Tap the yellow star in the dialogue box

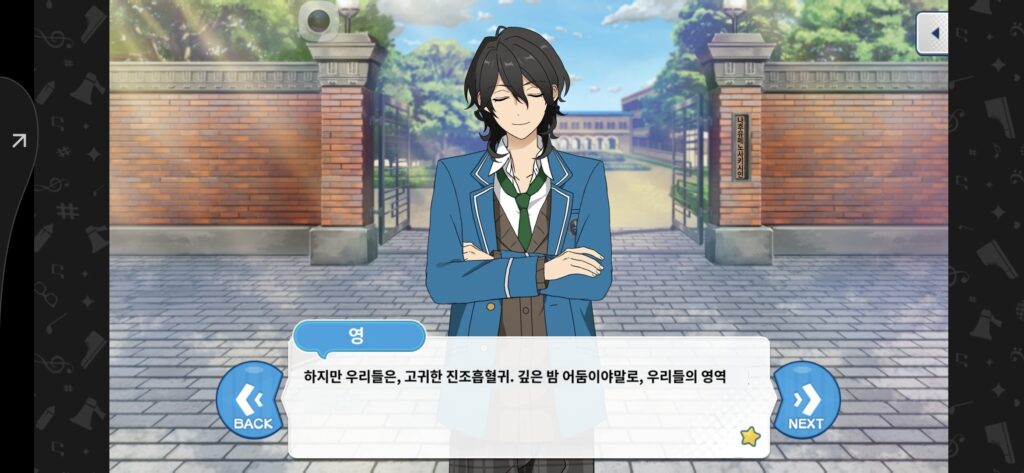(749, 436)
